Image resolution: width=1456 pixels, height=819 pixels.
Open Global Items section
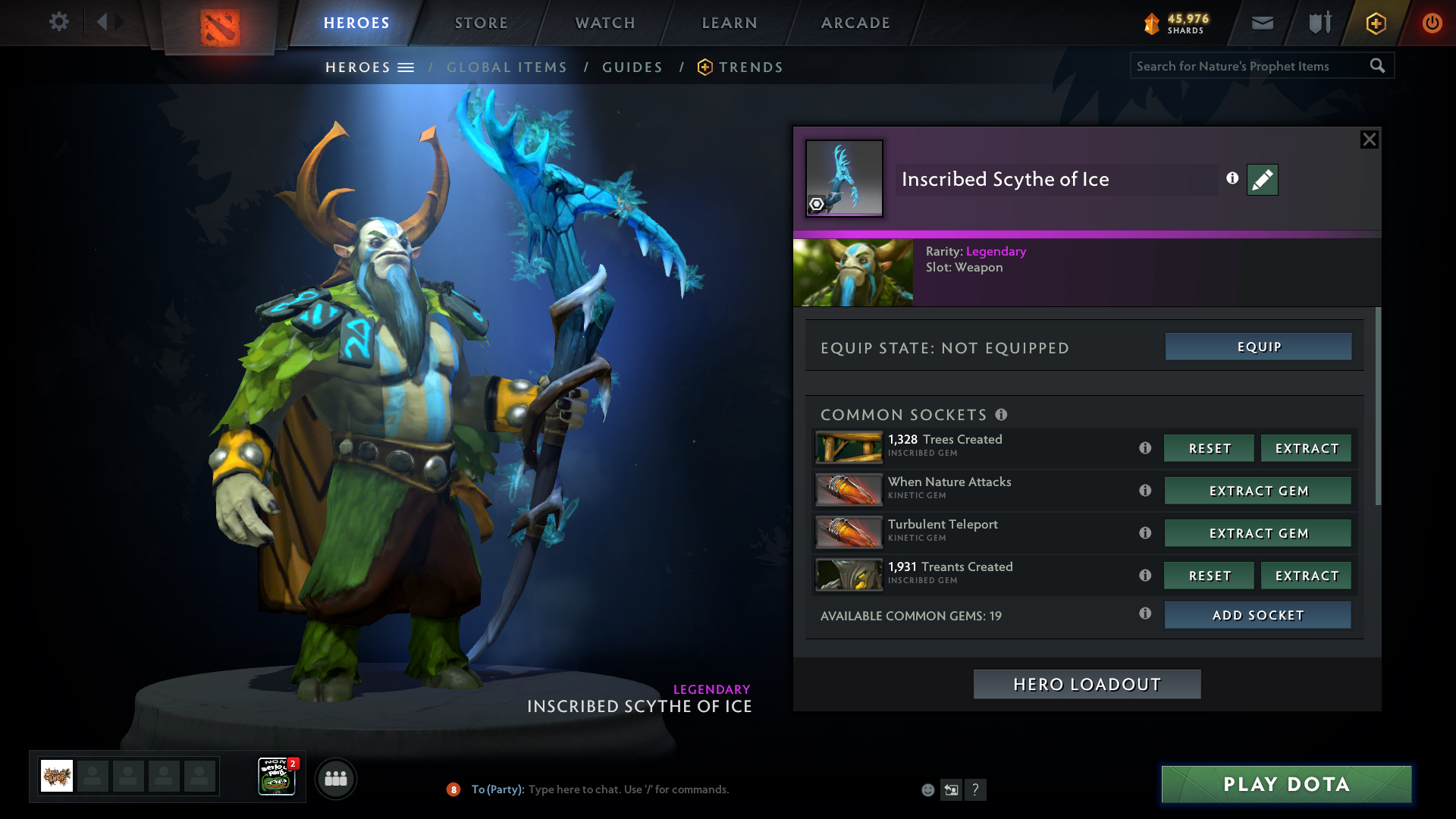pyautogui.click(x=507, y=67)
